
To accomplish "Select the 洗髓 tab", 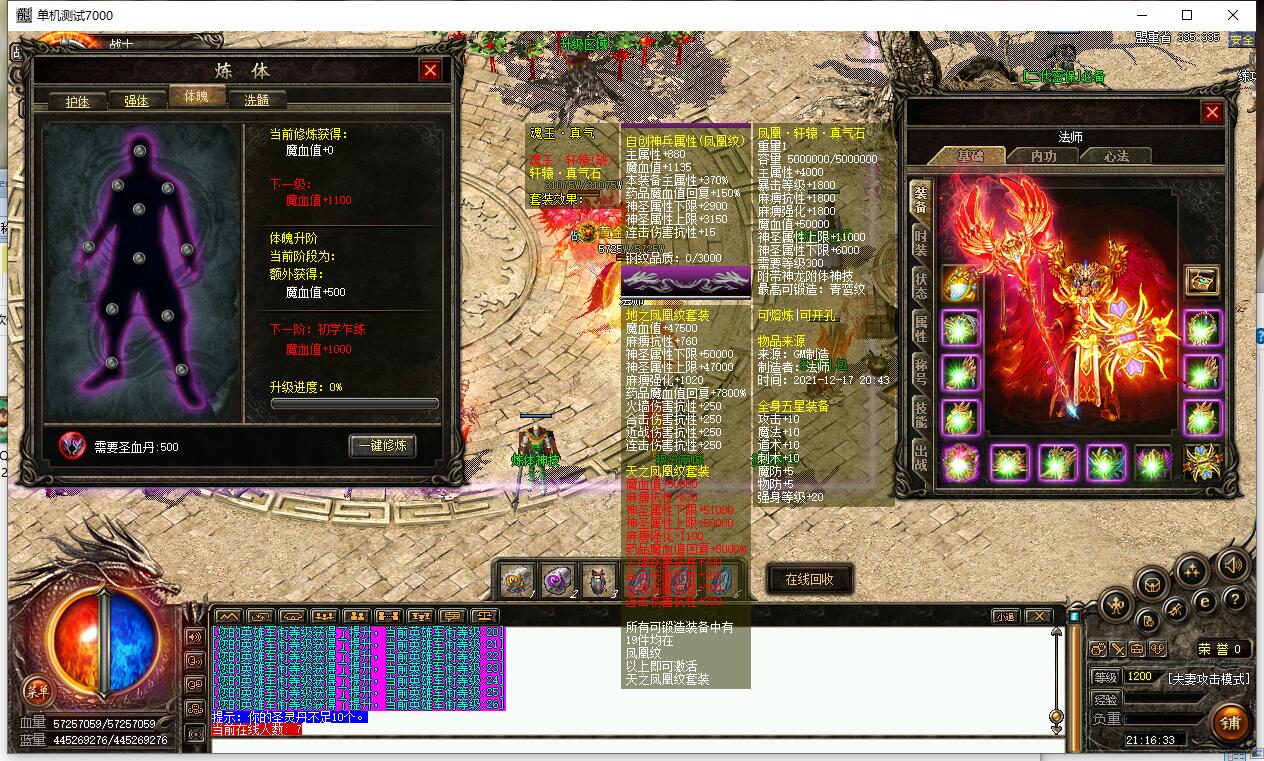I will (x=255, y=101).
